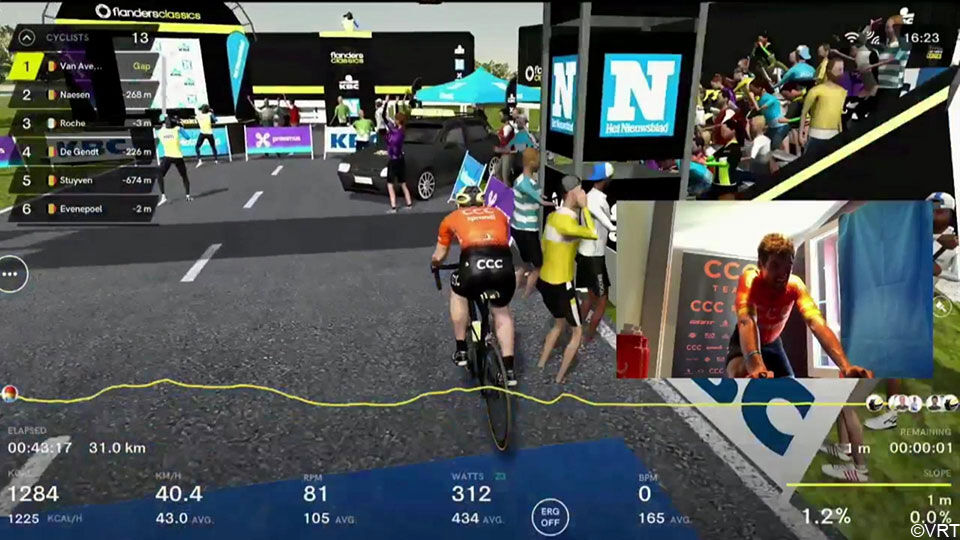Open the three-dot more options button
The image size is (960, 540).
click(x=12, y=272)
